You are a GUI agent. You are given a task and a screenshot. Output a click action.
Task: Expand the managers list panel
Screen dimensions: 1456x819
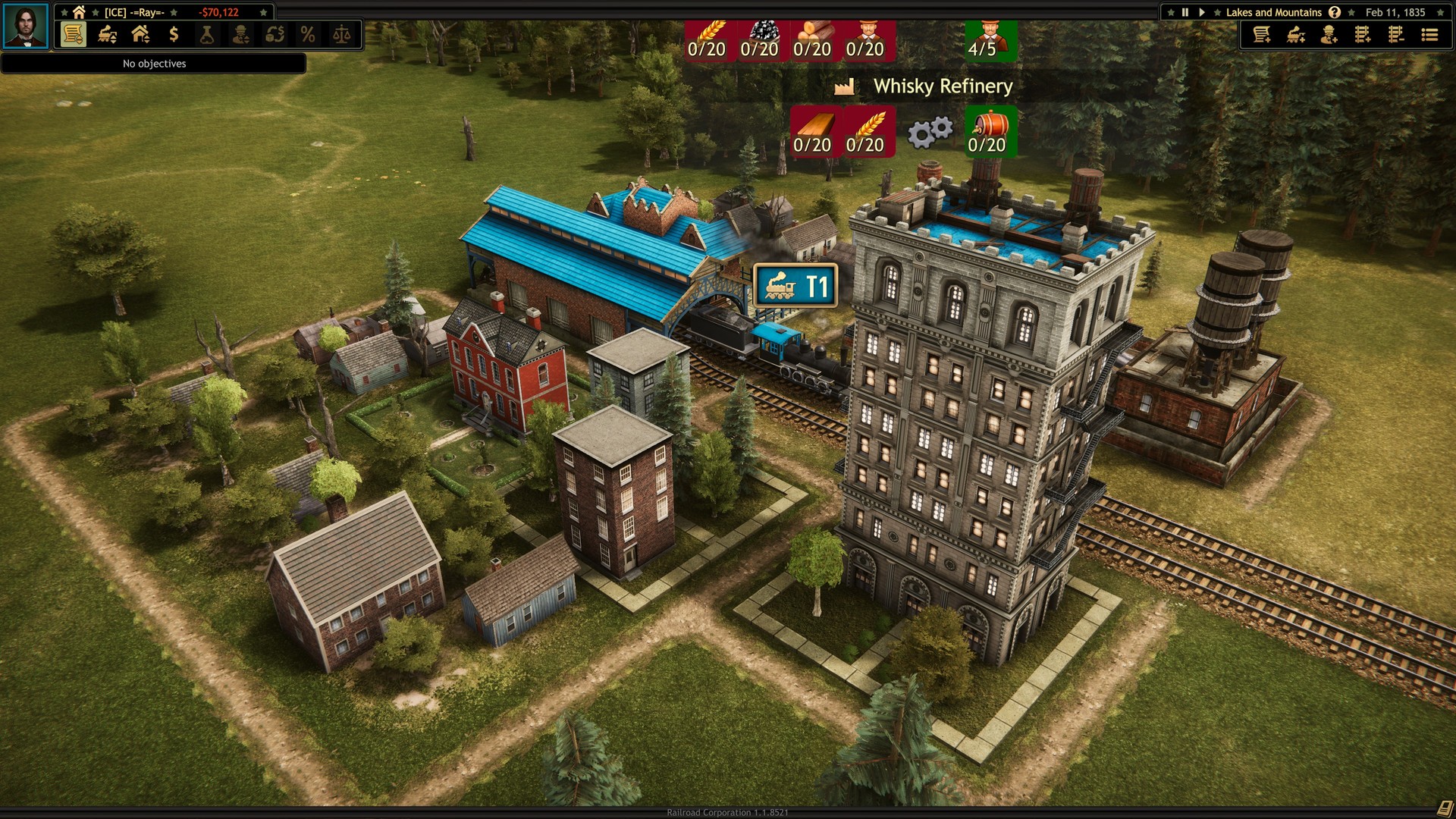pyautogui.click(x=241, y=34)
